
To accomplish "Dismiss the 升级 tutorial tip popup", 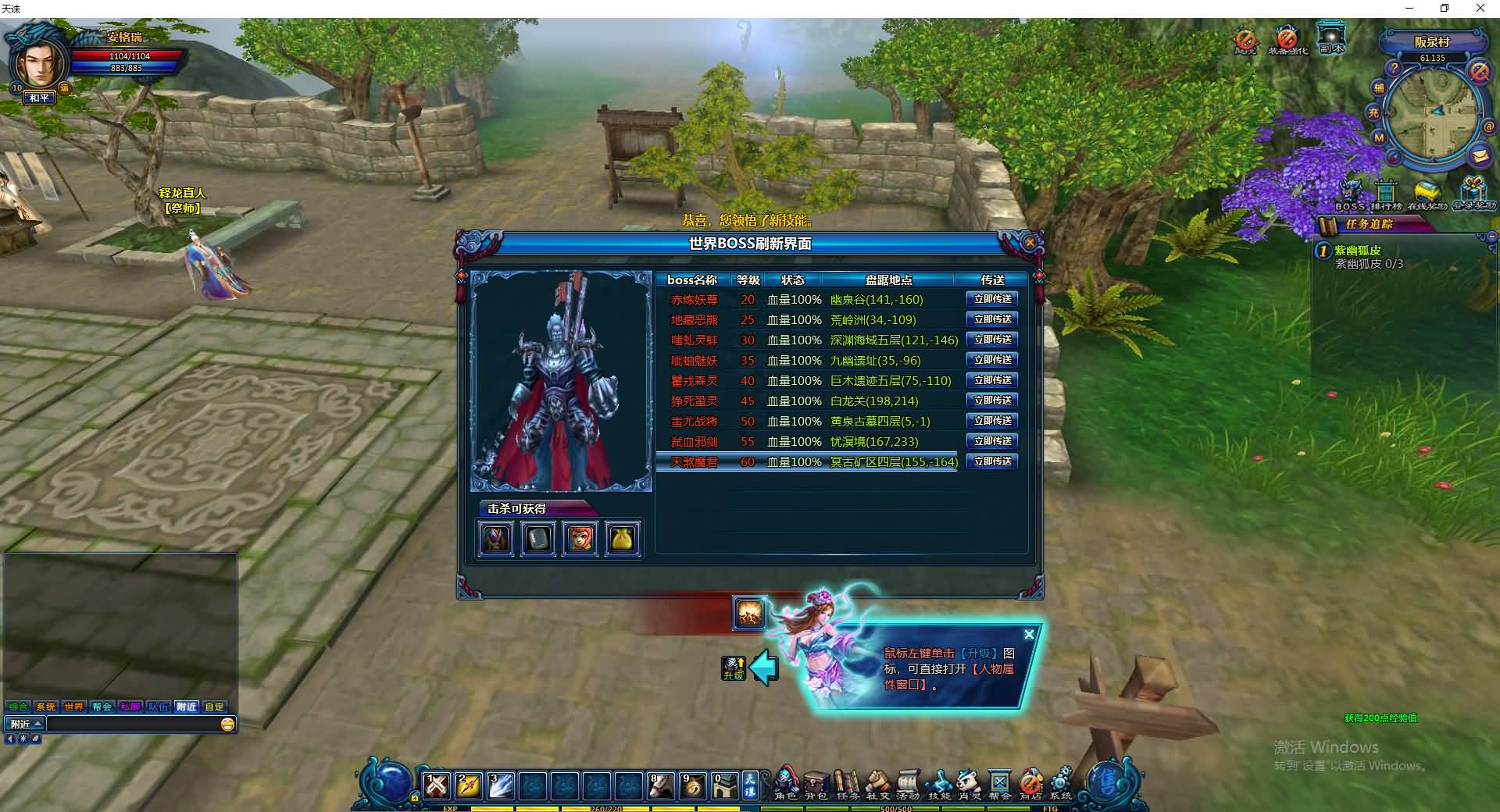I will point(1029,635).
